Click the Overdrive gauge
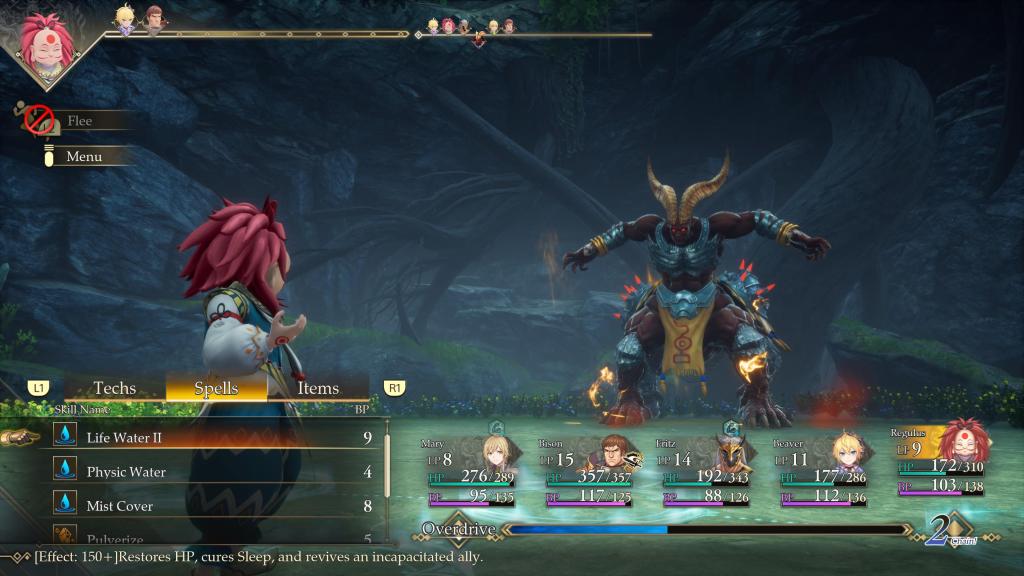This screenshot has height=576, width=1024. point(700,529)
